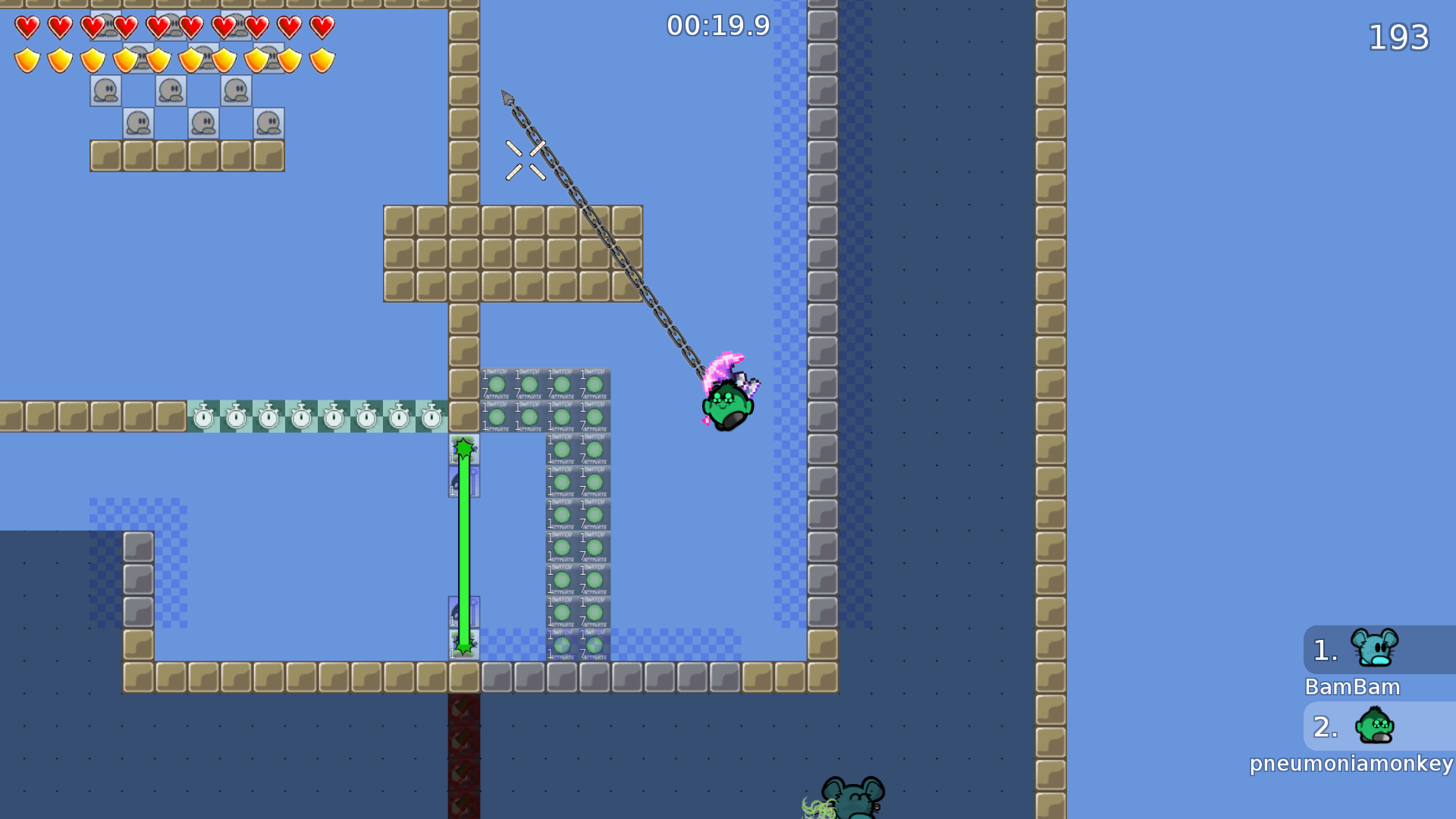Click a stopwatch tile on the teal strip
The image size is (1456, 819).
pyautogui.click(x=268, y=416)
